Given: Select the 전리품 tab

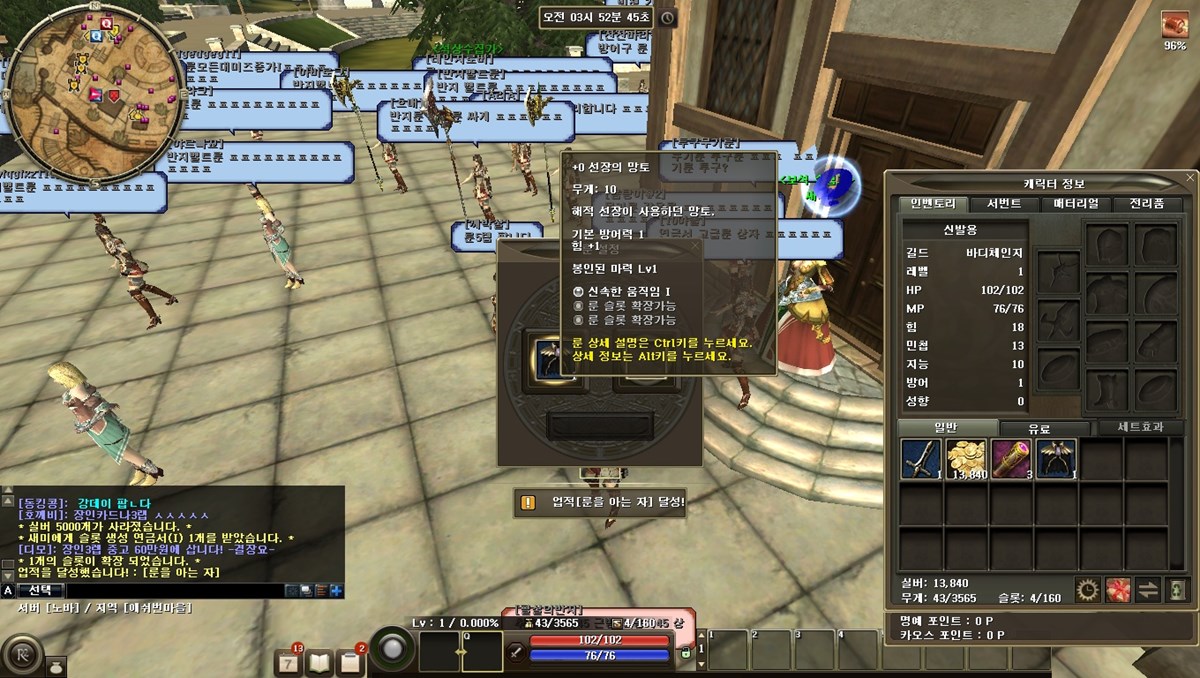Looking at the screenshot, I should click(1145, 204).
